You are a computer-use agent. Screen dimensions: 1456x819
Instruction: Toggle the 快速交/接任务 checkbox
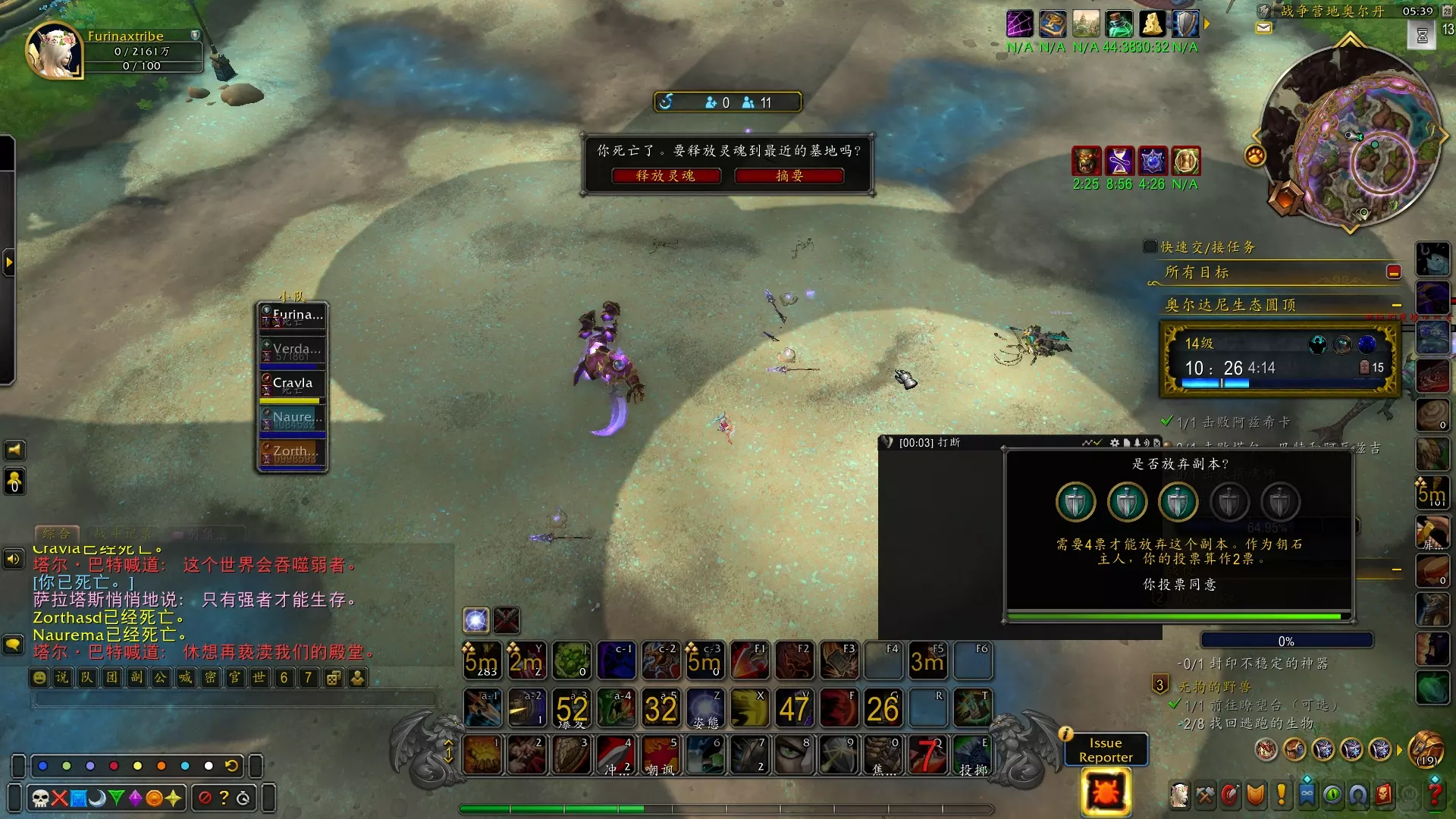pos(1150,246)
